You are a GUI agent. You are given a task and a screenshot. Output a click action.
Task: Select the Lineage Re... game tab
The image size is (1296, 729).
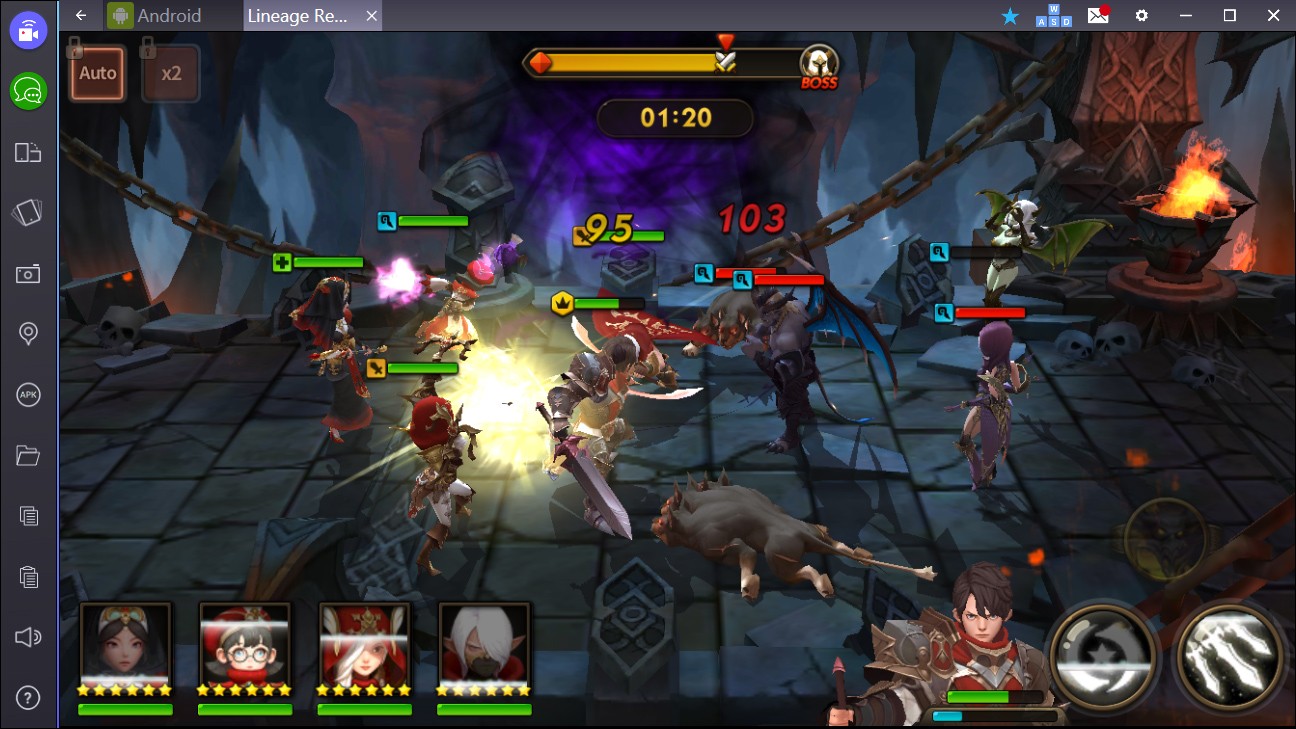tap(300, 16)
